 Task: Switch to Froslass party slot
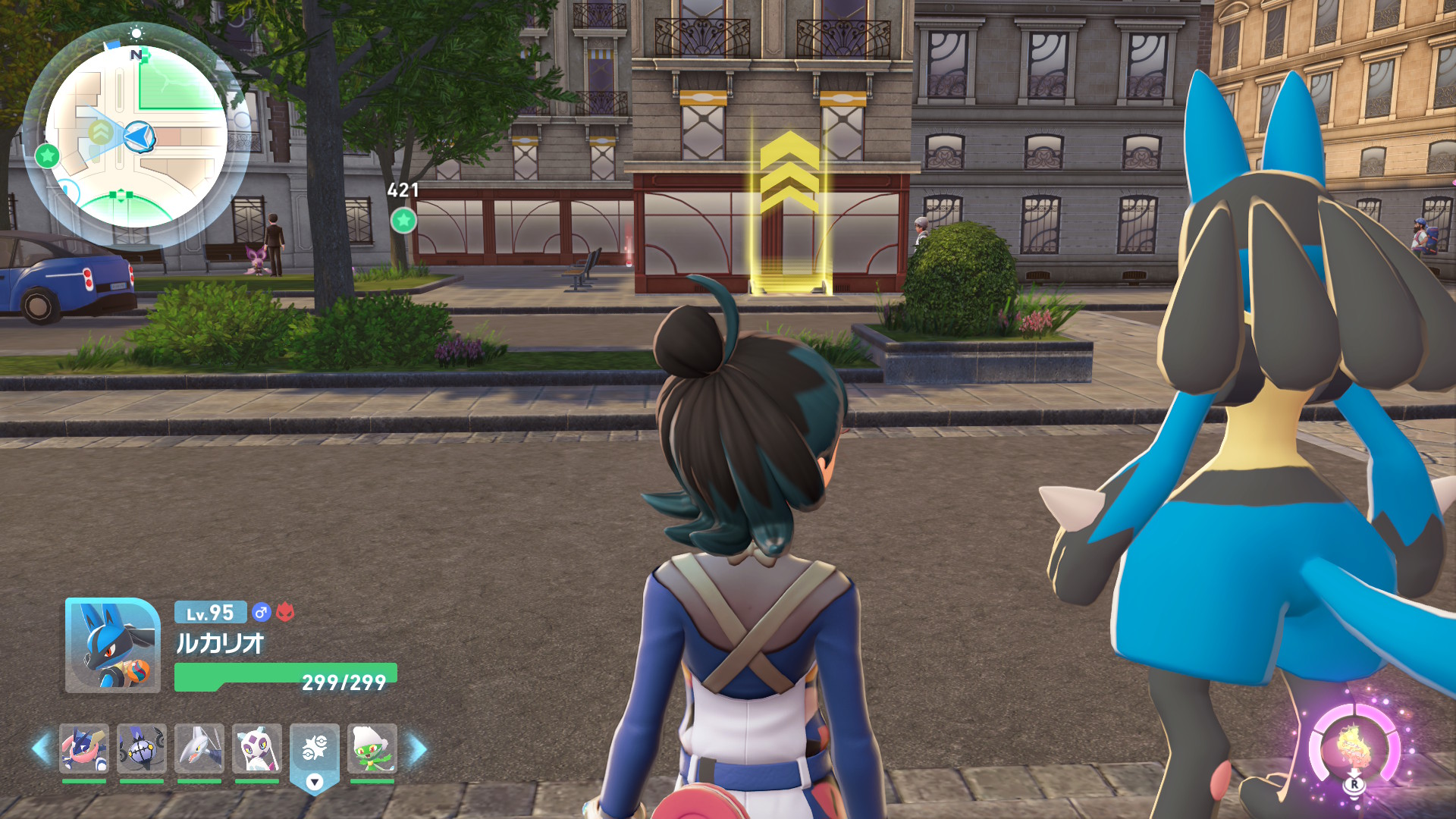[x=257, y=748]
